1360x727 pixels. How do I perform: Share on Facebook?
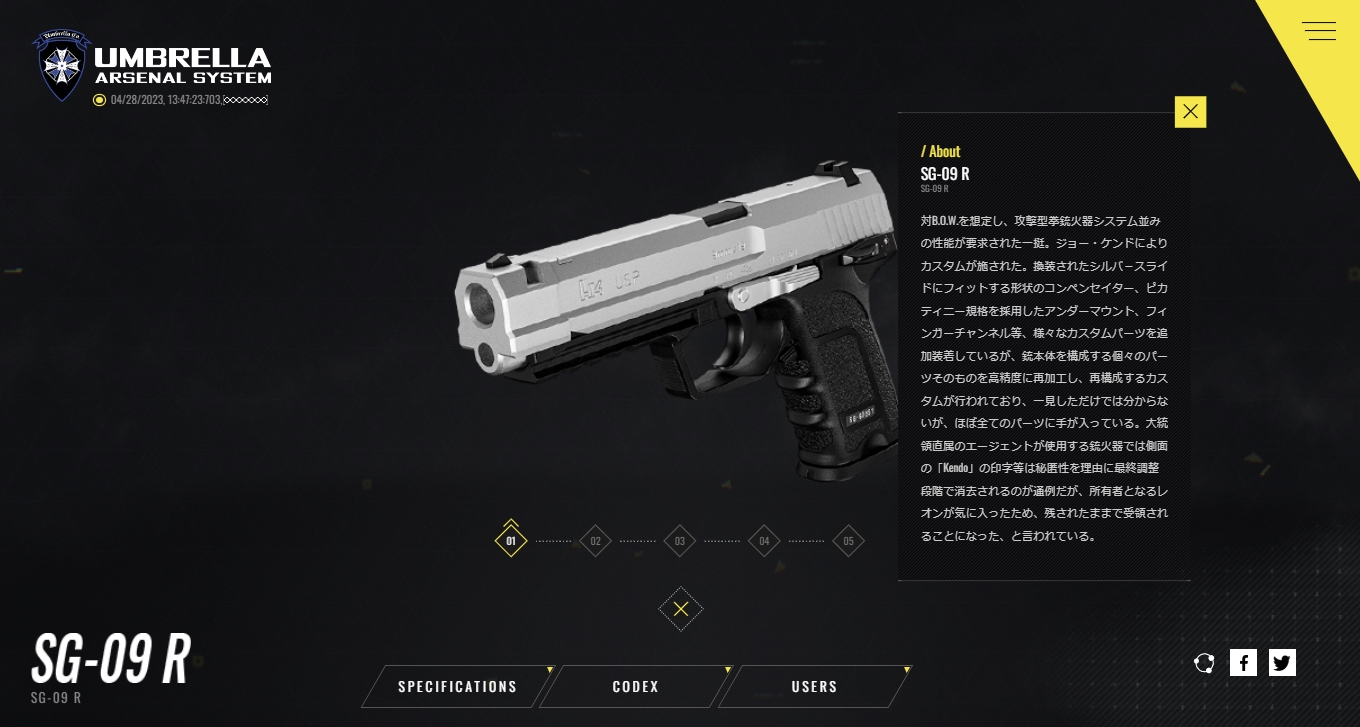click(x=1243, y=662)
